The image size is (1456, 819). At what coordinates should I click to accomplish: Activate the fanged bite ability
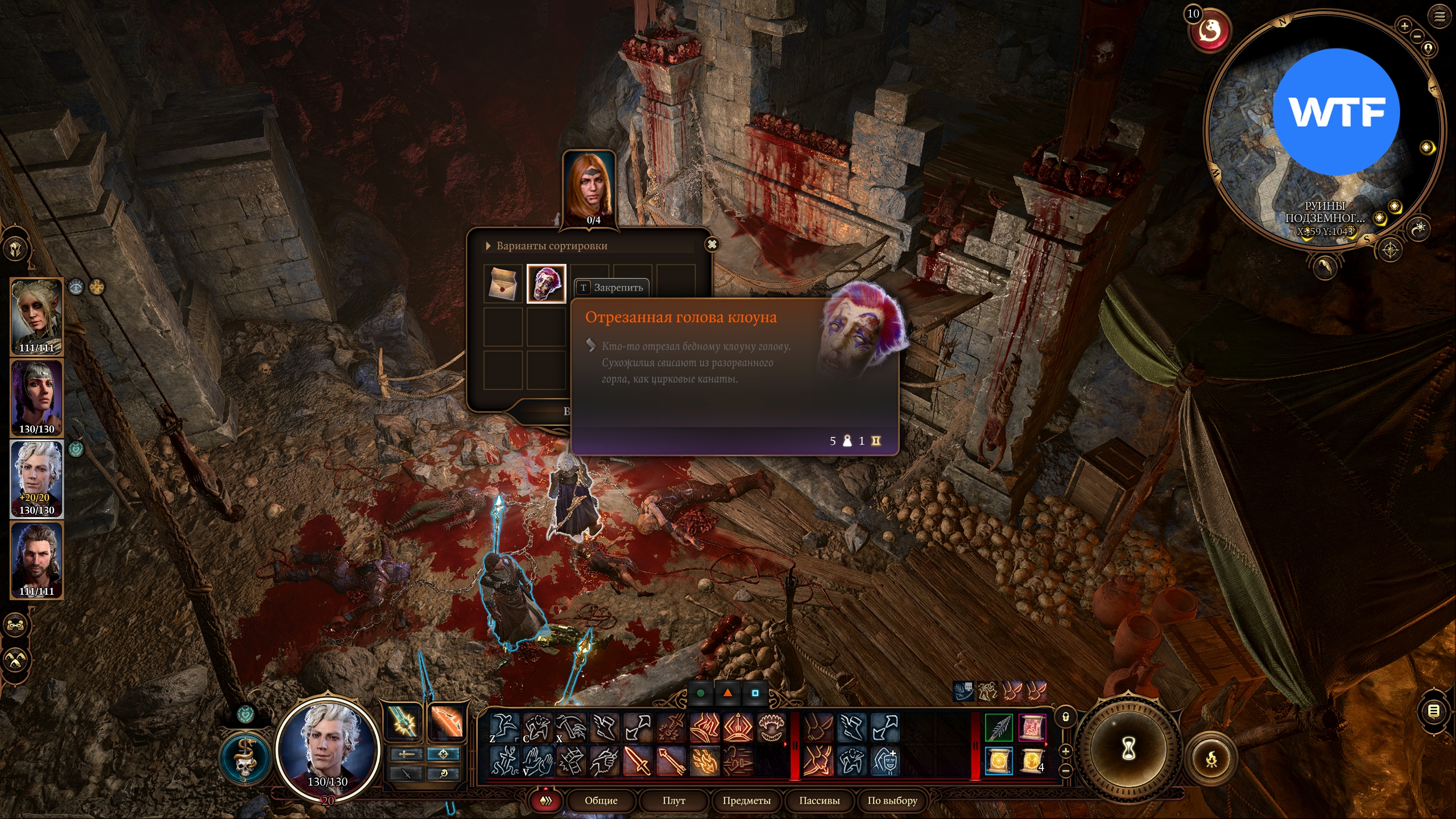coord(771,727)
